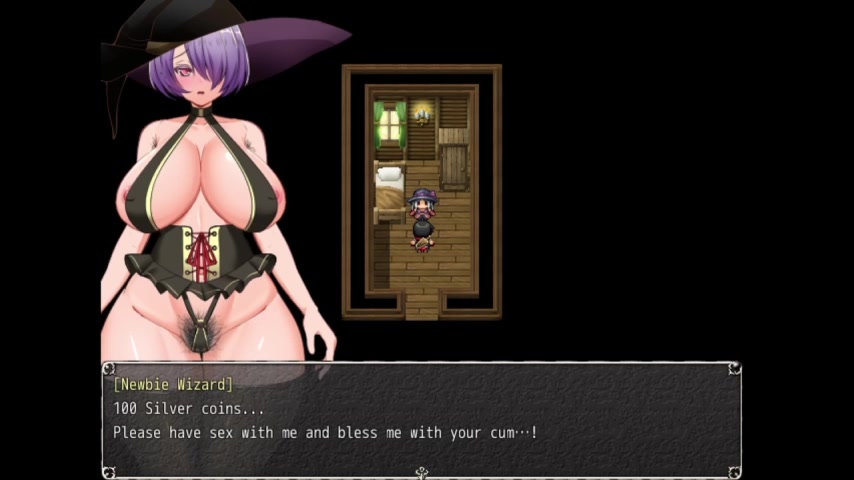Click the dialogue continue arrow indicator
The image size is (854, 480).
[x=421, y=472]
